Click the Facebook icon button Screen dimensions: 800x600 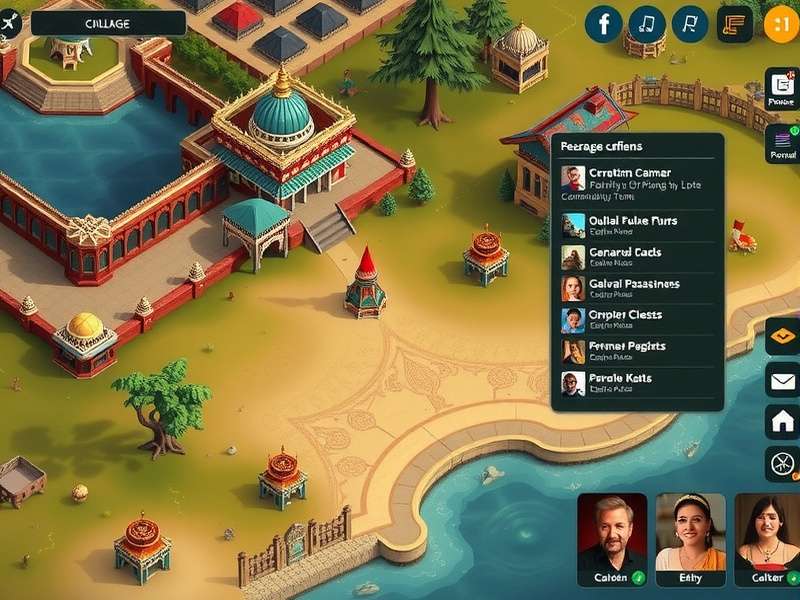pyautogui.click(x=603, y=23)
